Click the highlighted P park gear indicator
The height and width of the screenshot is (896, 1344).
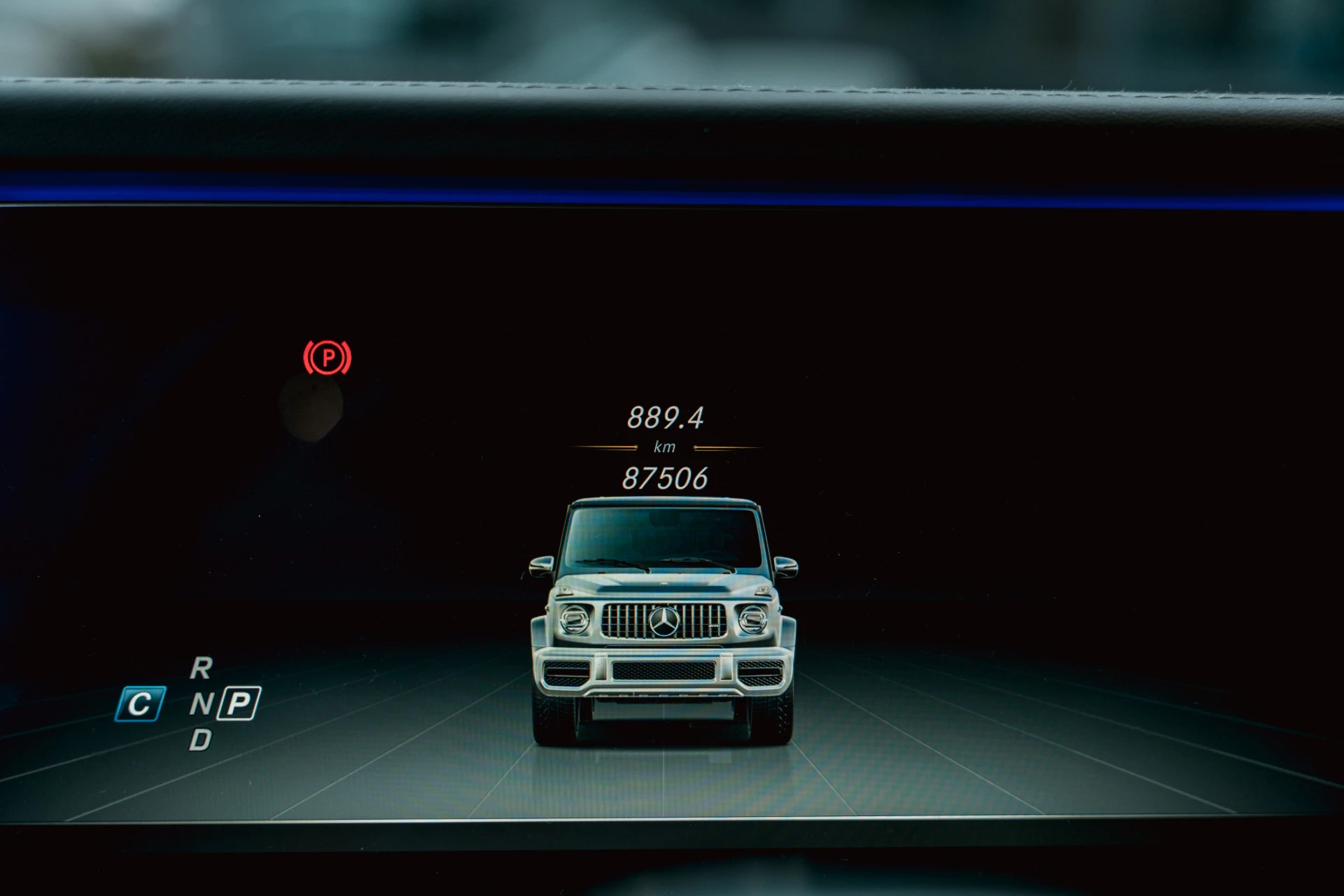(x=239, y=703)
